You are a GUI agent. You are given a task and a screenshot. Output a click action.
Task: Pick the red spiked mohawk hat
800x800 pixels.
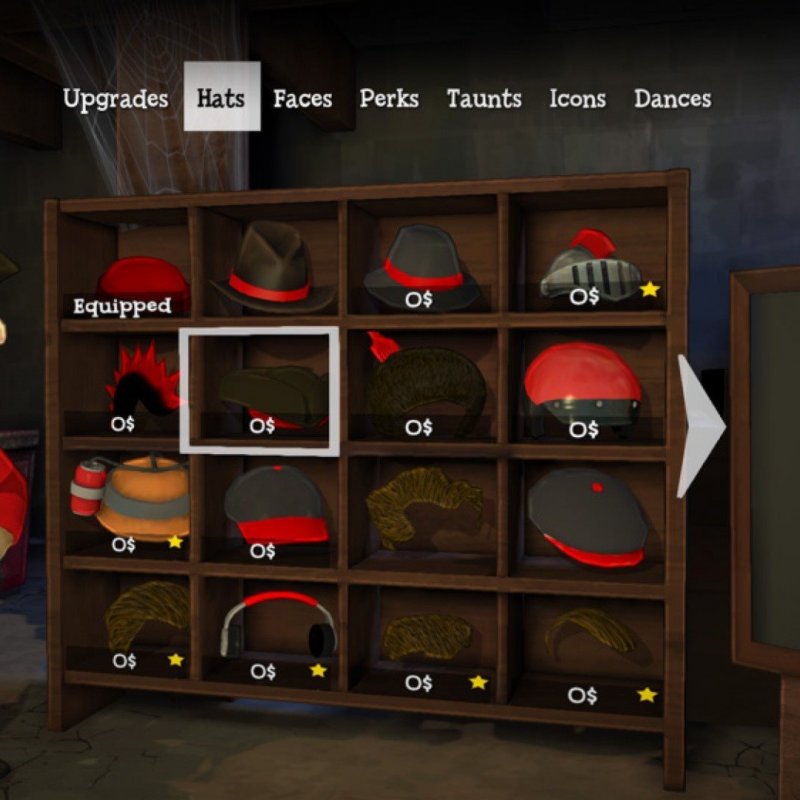pyautogui.click(x=142, y=382)
